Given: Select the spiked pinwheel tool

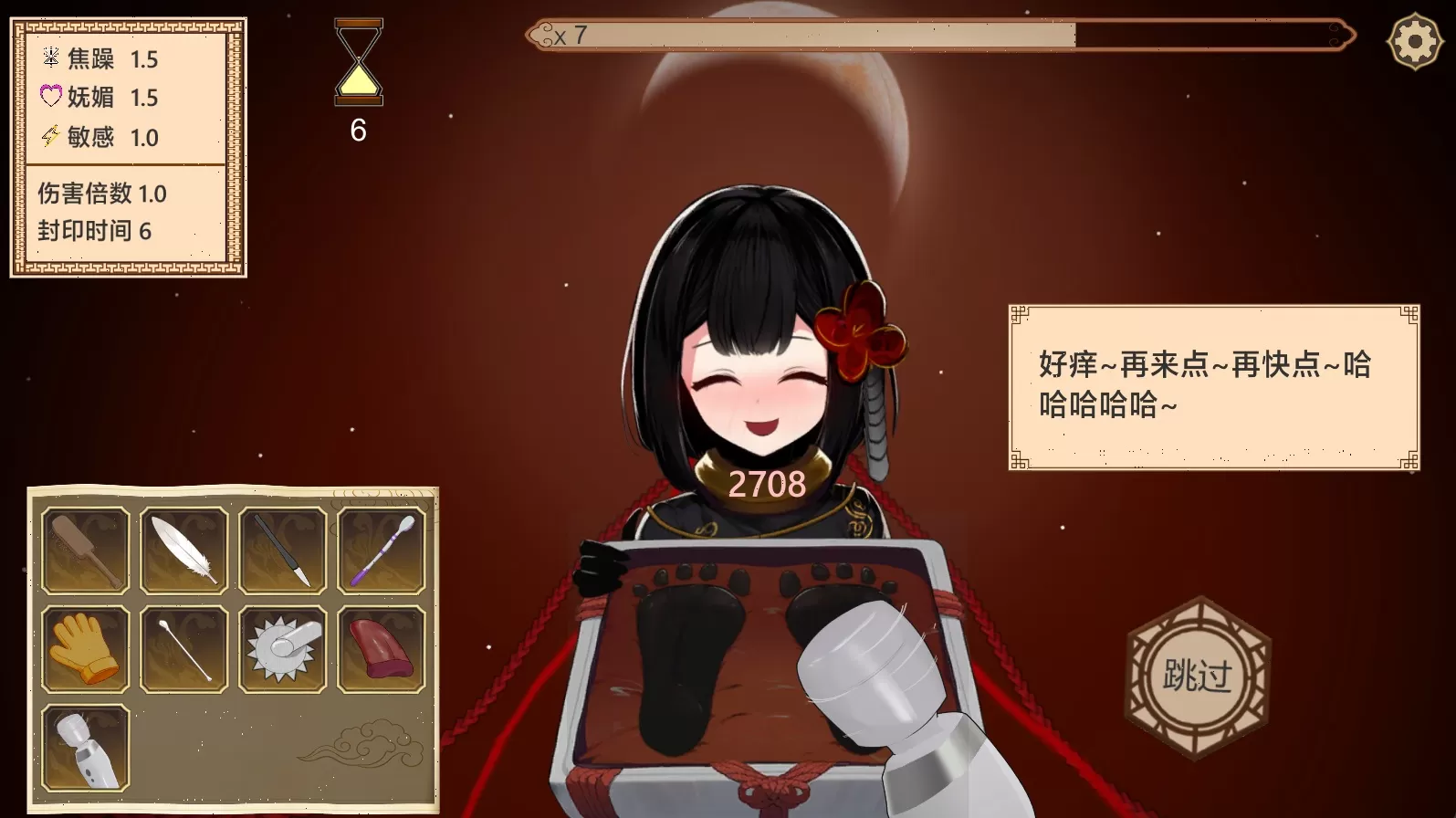Looking at the screenshot, I should click(282, 650).
